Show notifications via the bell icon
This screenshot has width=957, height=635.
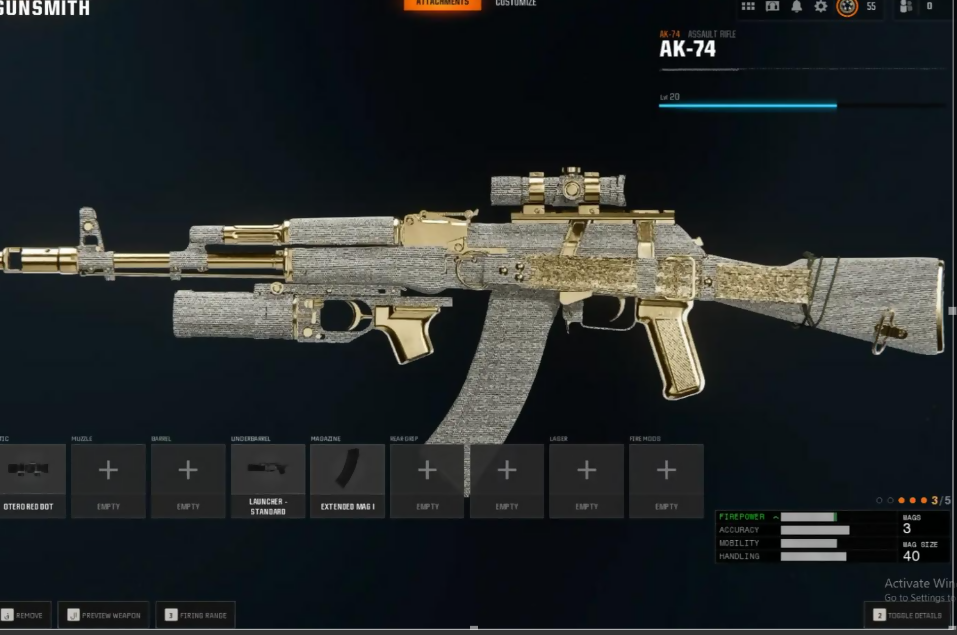pyautogui.click(x=797, y=6)
